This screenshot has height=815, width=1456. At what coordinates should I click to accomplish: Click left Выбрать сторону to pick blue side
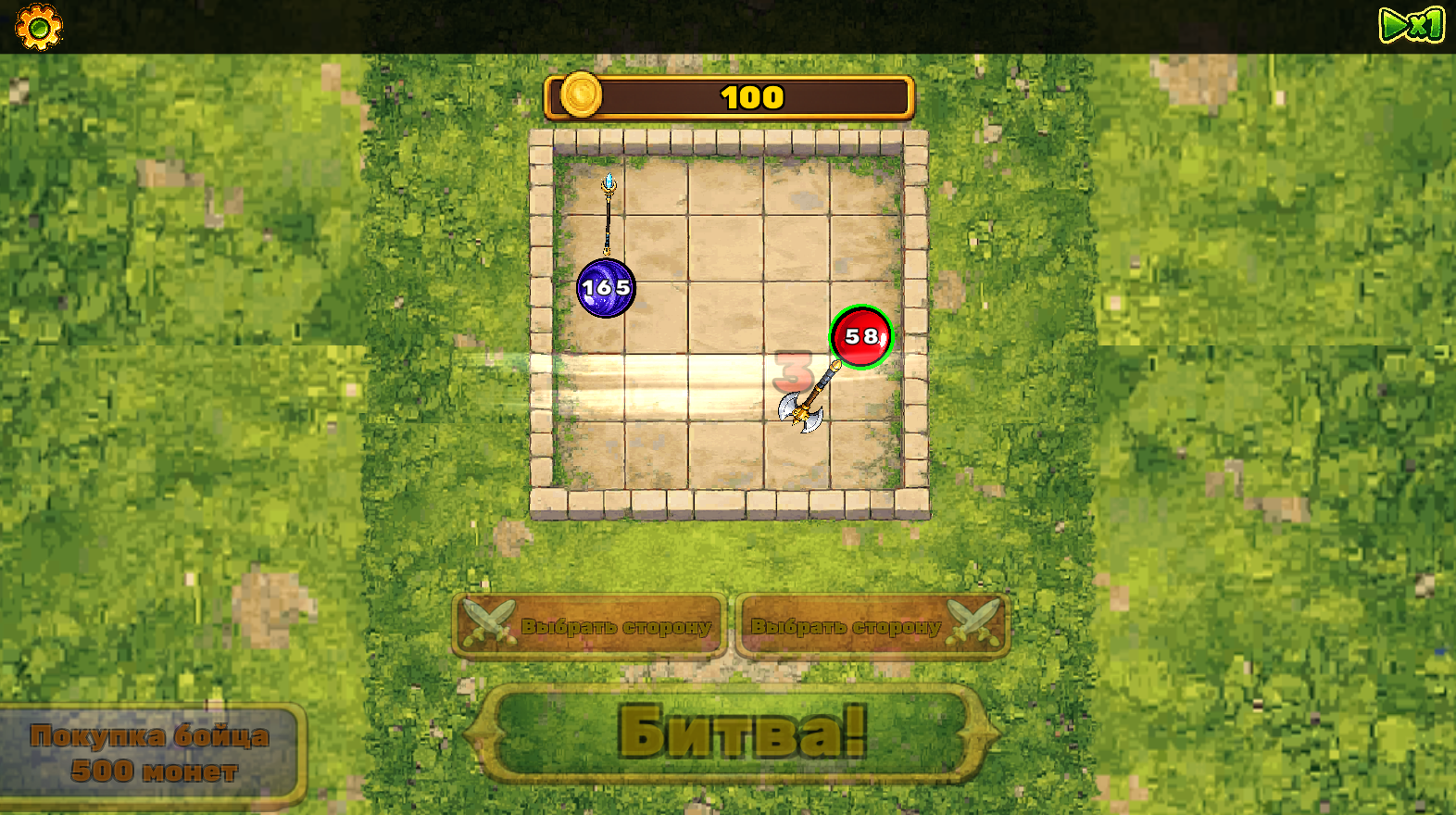pyautogui.click(x=590, y=624)
